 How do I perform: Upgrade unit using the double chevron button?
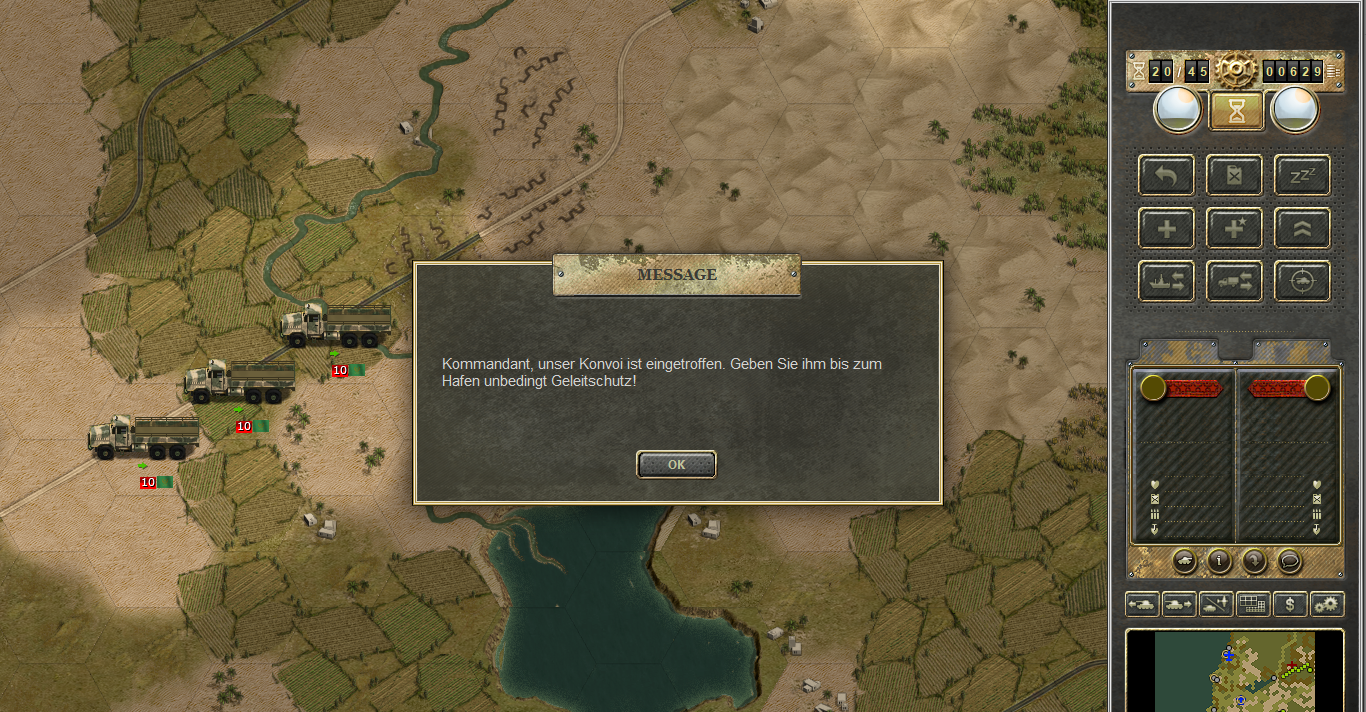coord(1302,228)
